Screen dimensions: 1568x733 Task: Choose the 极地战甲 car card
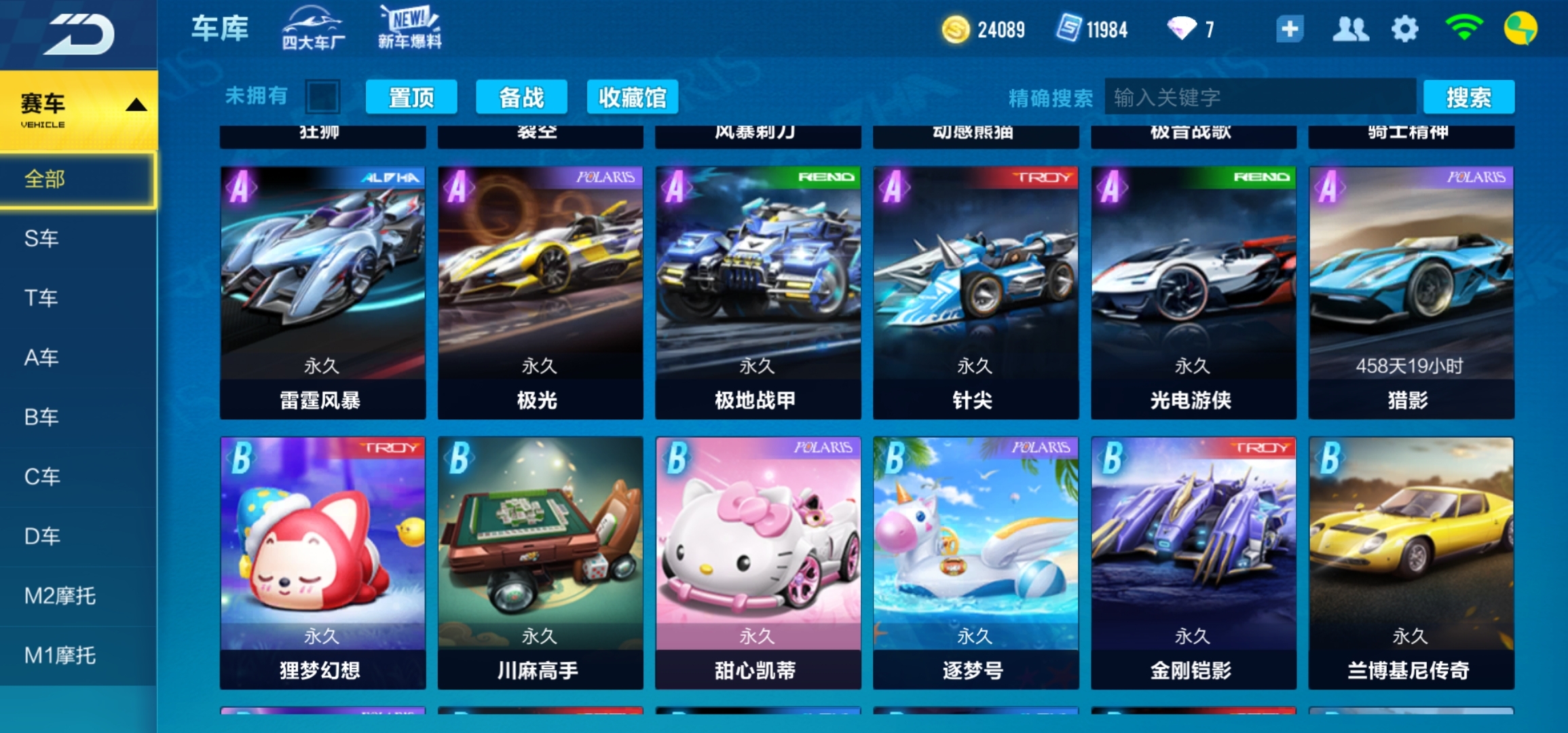(x=758, y=292)
